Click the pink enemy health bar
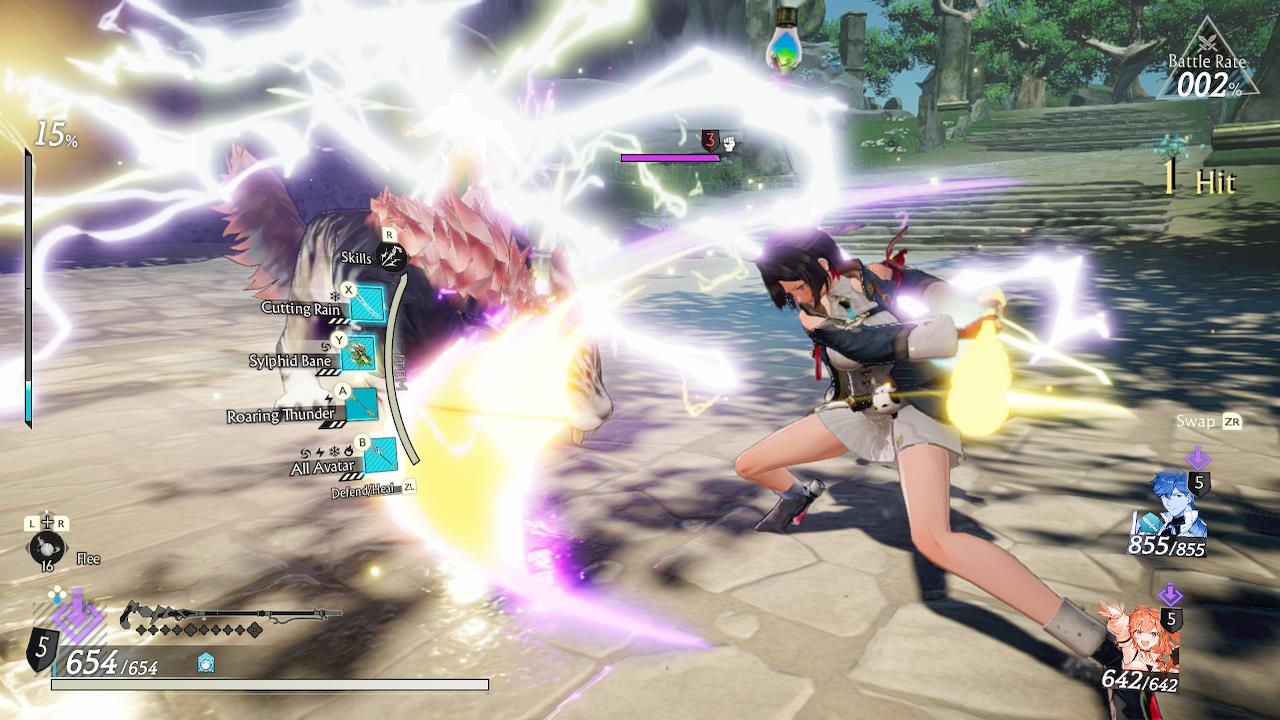Screen dimensions: 1280x720 [670, 158]
